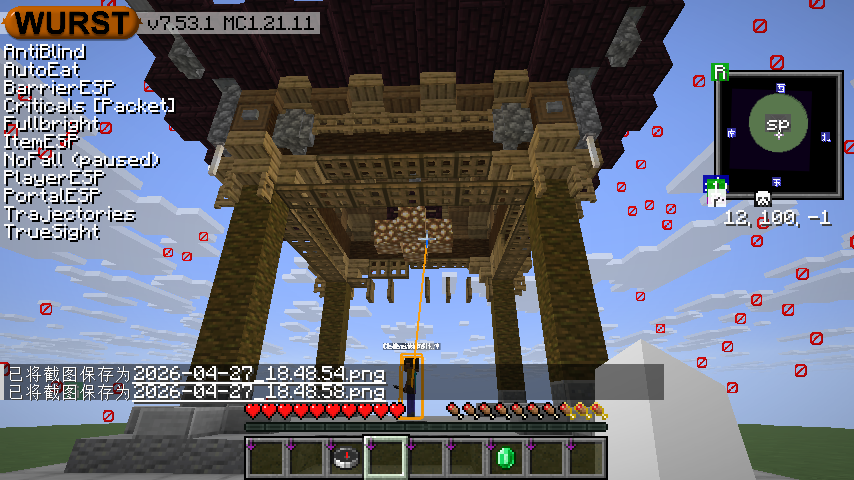Click the AutoEat entry in the hack list
Image resolution: width=854 pixels, height=480 pixels.
(42, 70)
